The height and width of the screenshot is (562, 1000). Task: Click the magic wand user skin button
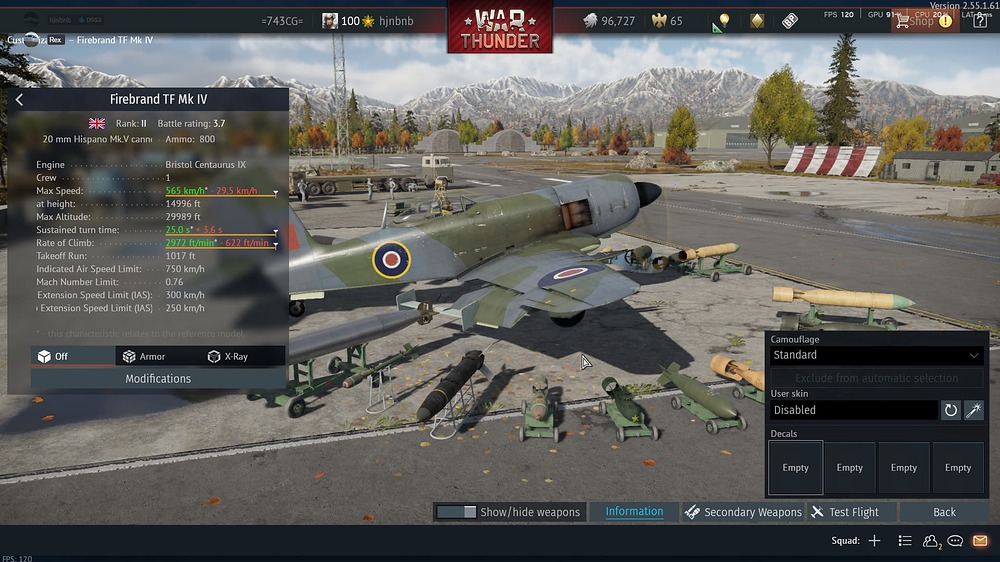tap(974, 410)
